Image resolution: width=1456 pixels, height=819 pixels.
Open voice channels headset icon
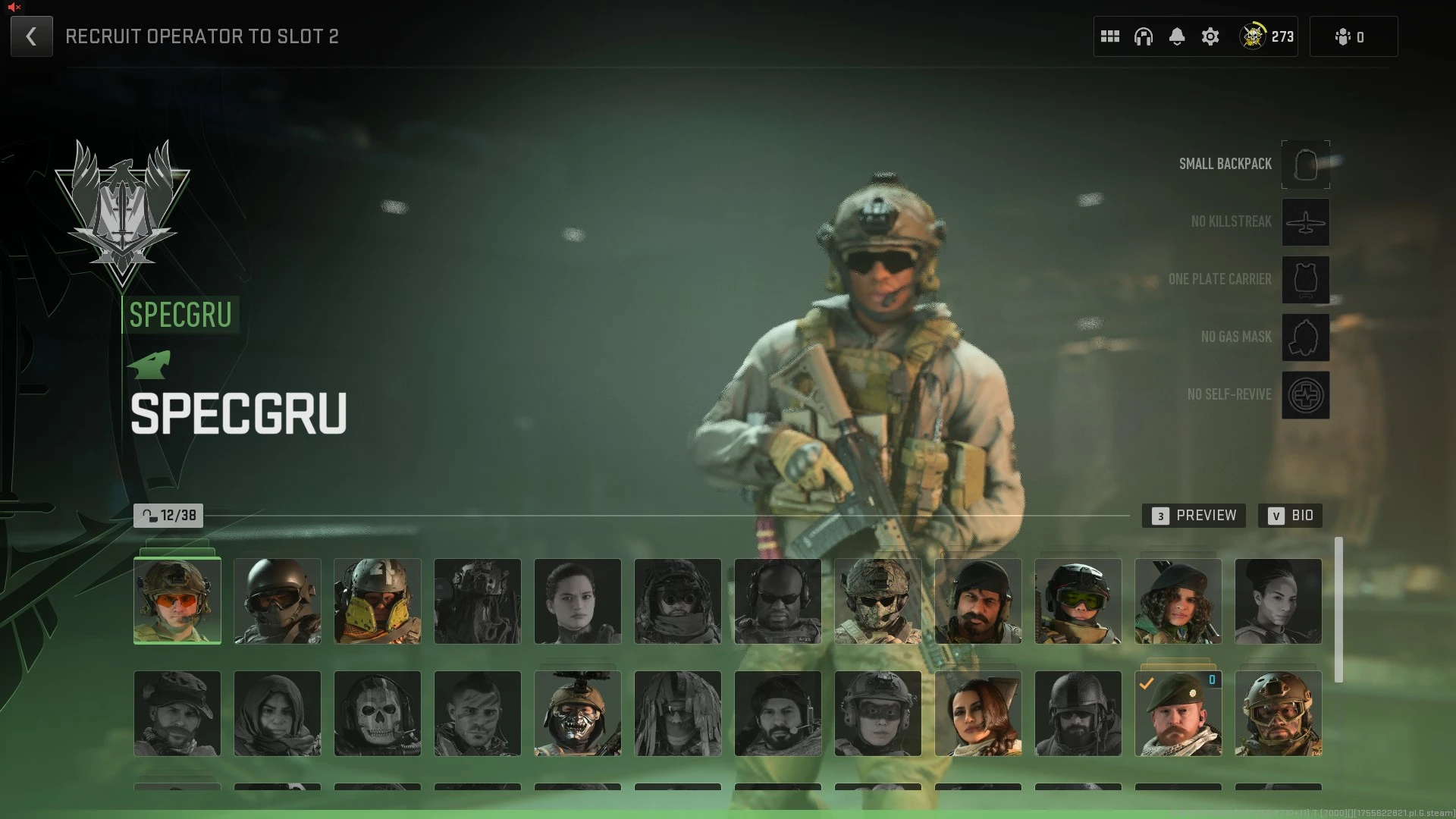click(1143, 36)
